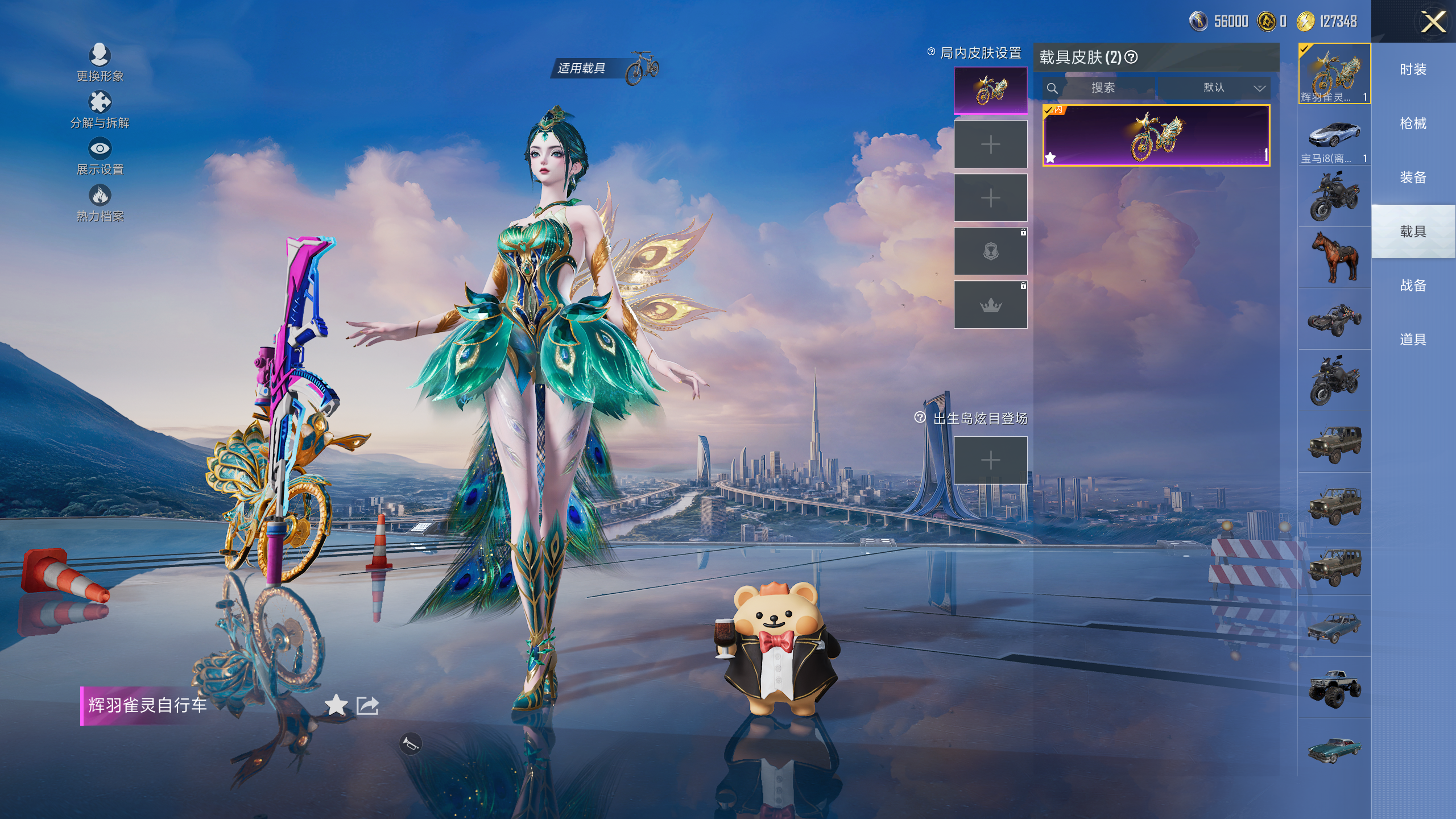Switch to the 时装 tab
Viewport: 1456px width, 819px height.
pyautogui.click(x=1413, y=69)
